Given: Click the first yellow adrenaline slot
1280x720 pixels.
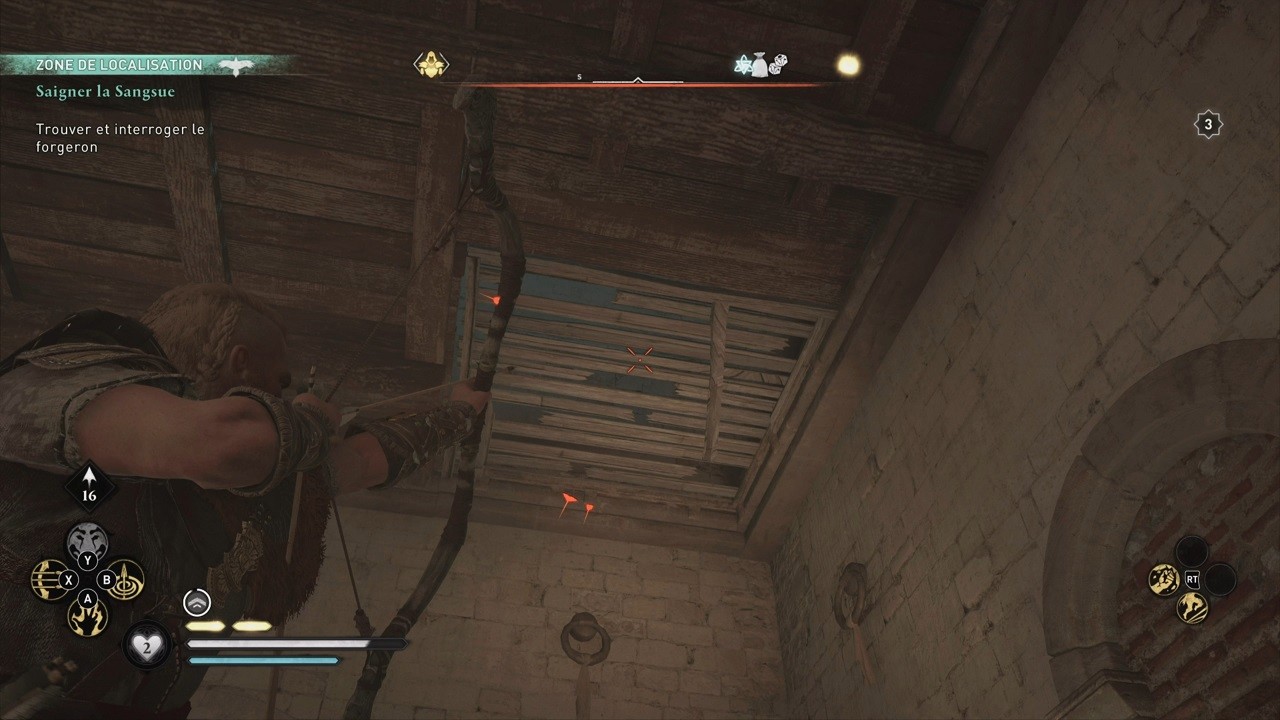Looking at the screenshot, I should point(205,625).
